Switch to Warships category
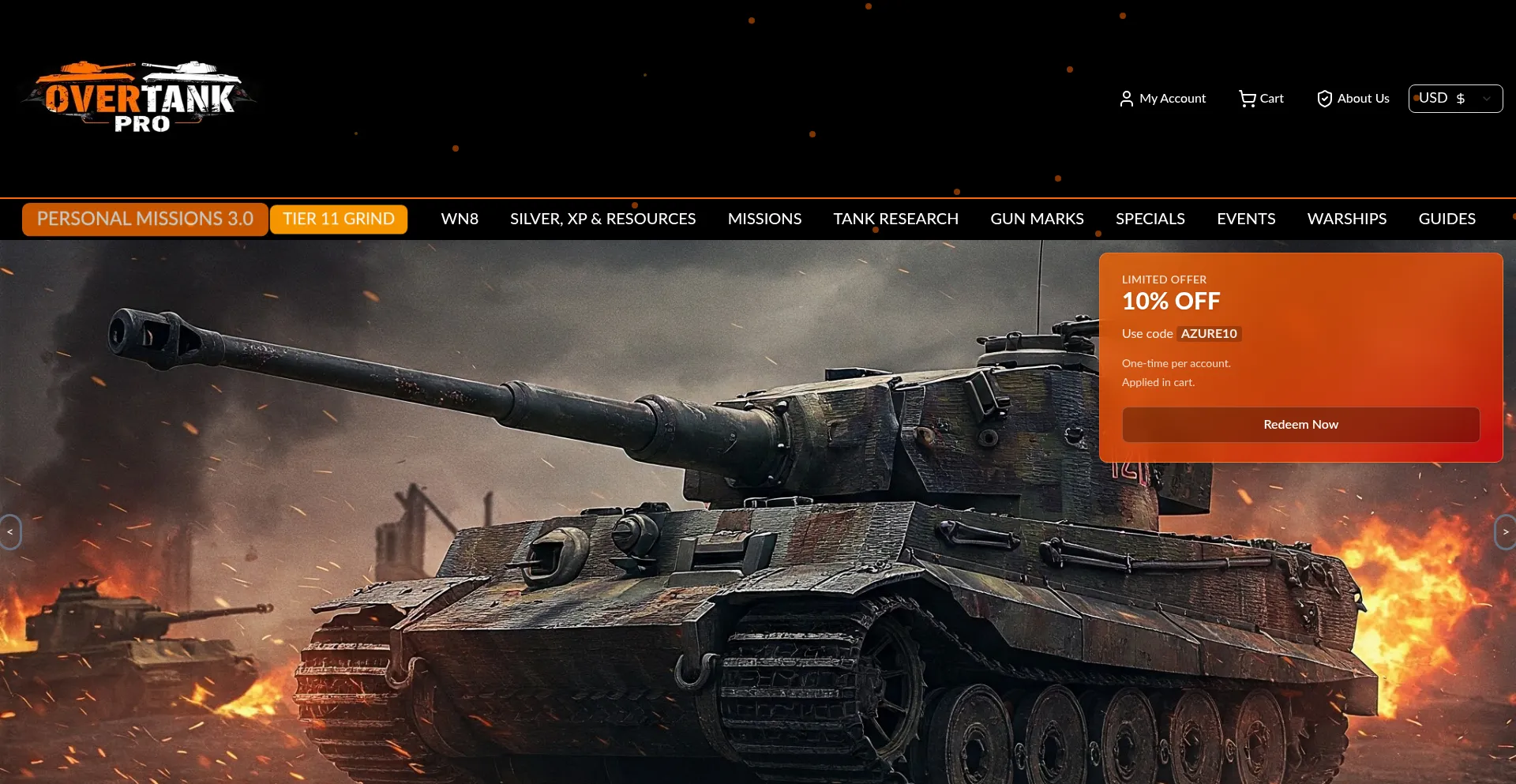The width and height of the screenshot is (1516, 784). pos(1346,219)
